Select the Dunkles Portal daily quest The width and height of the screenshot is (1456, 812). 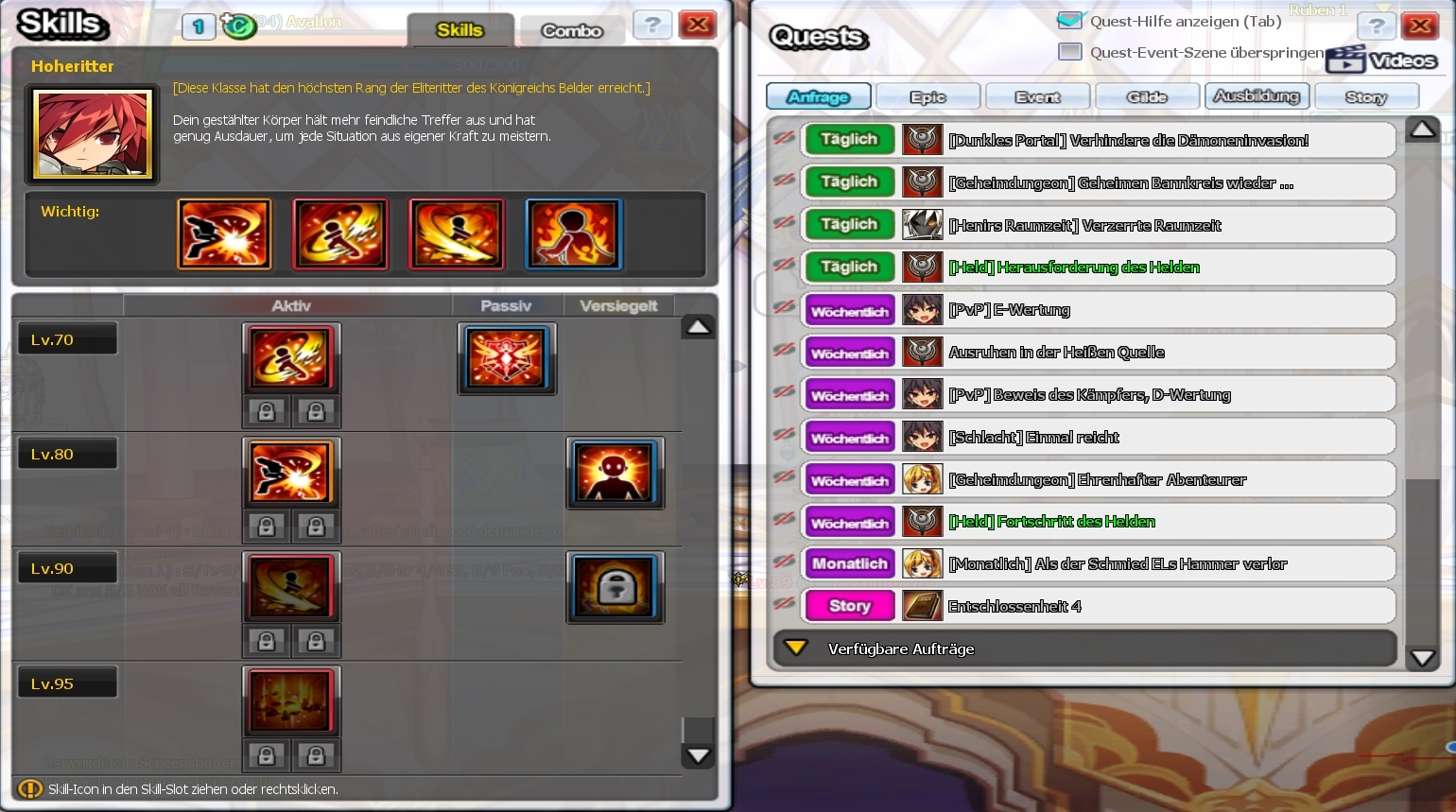pyautogui.click(x=1128, y=140)
